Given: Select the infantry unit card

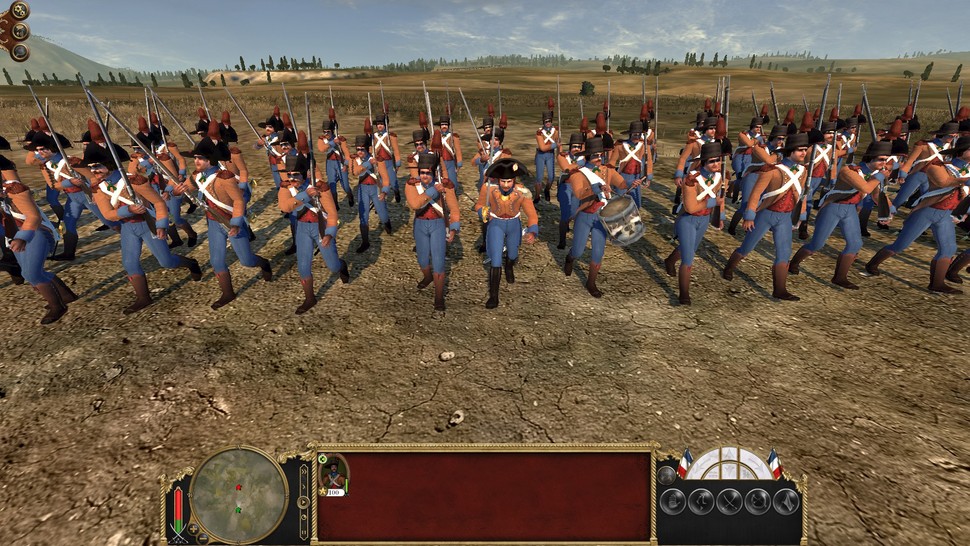Looking at the screenshot, I should click(333, 475).
